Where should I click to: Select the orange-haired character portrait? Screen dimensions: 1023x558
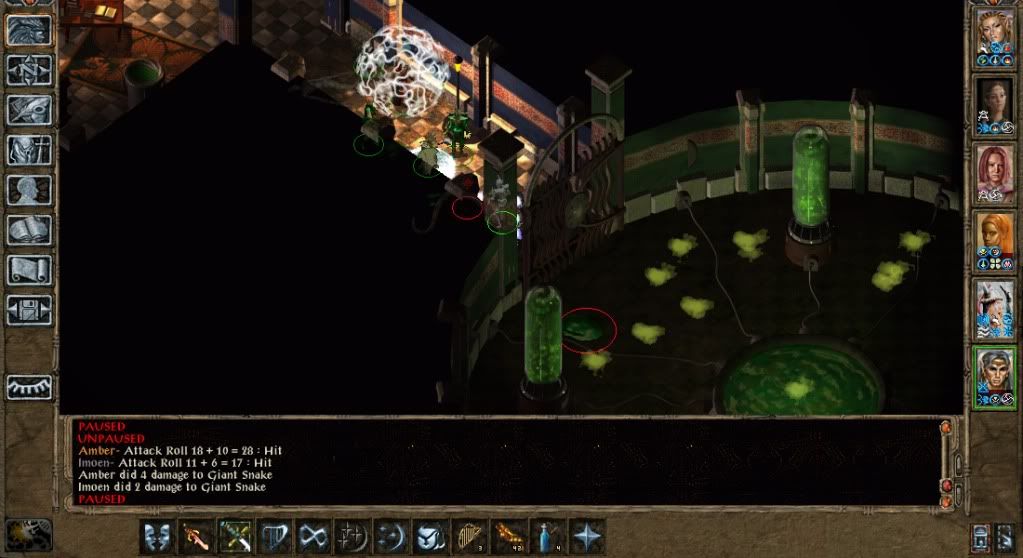point(995,241)
